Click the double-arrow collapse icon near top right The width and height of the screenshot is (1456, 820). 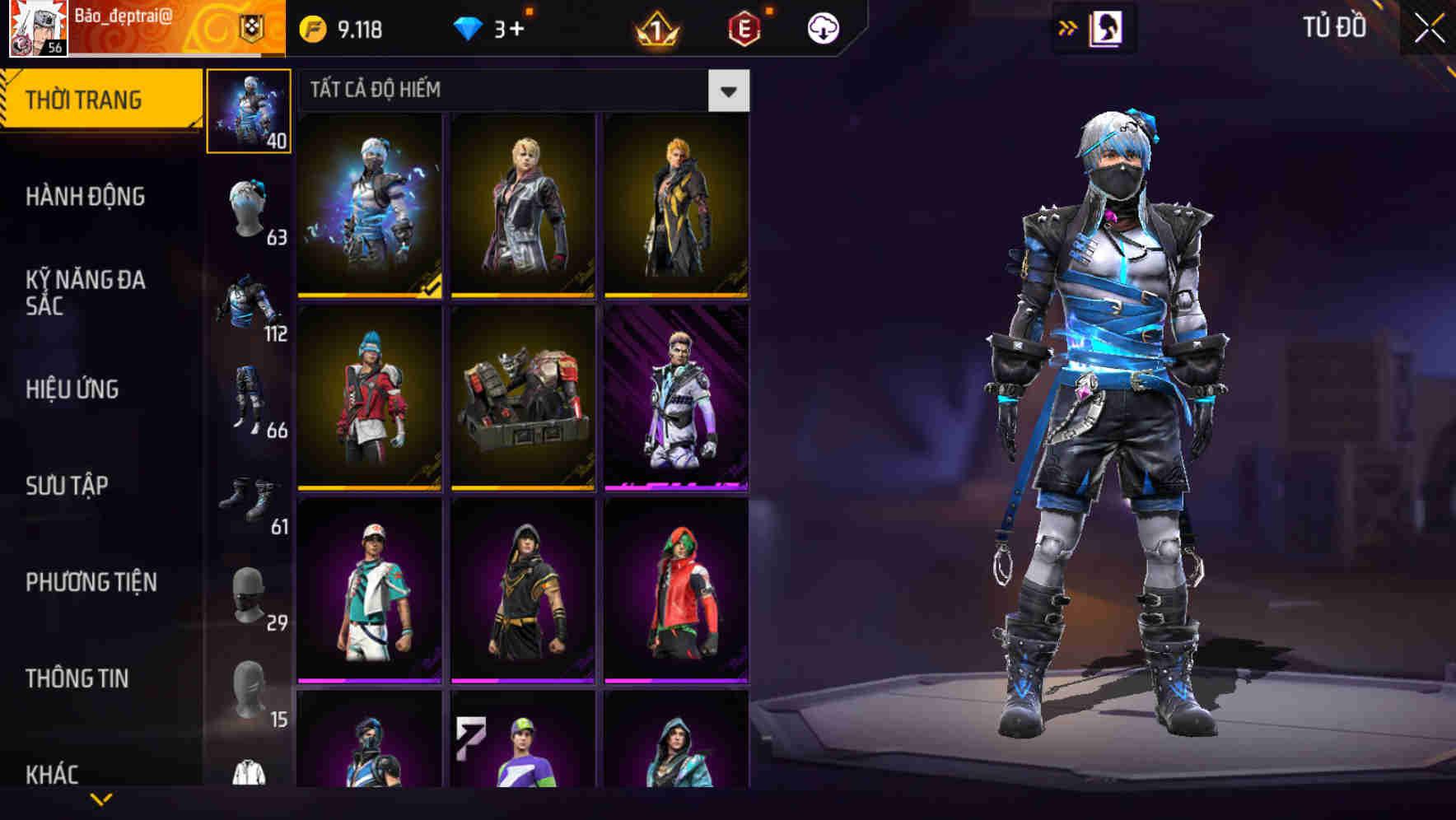[1068, 27]
